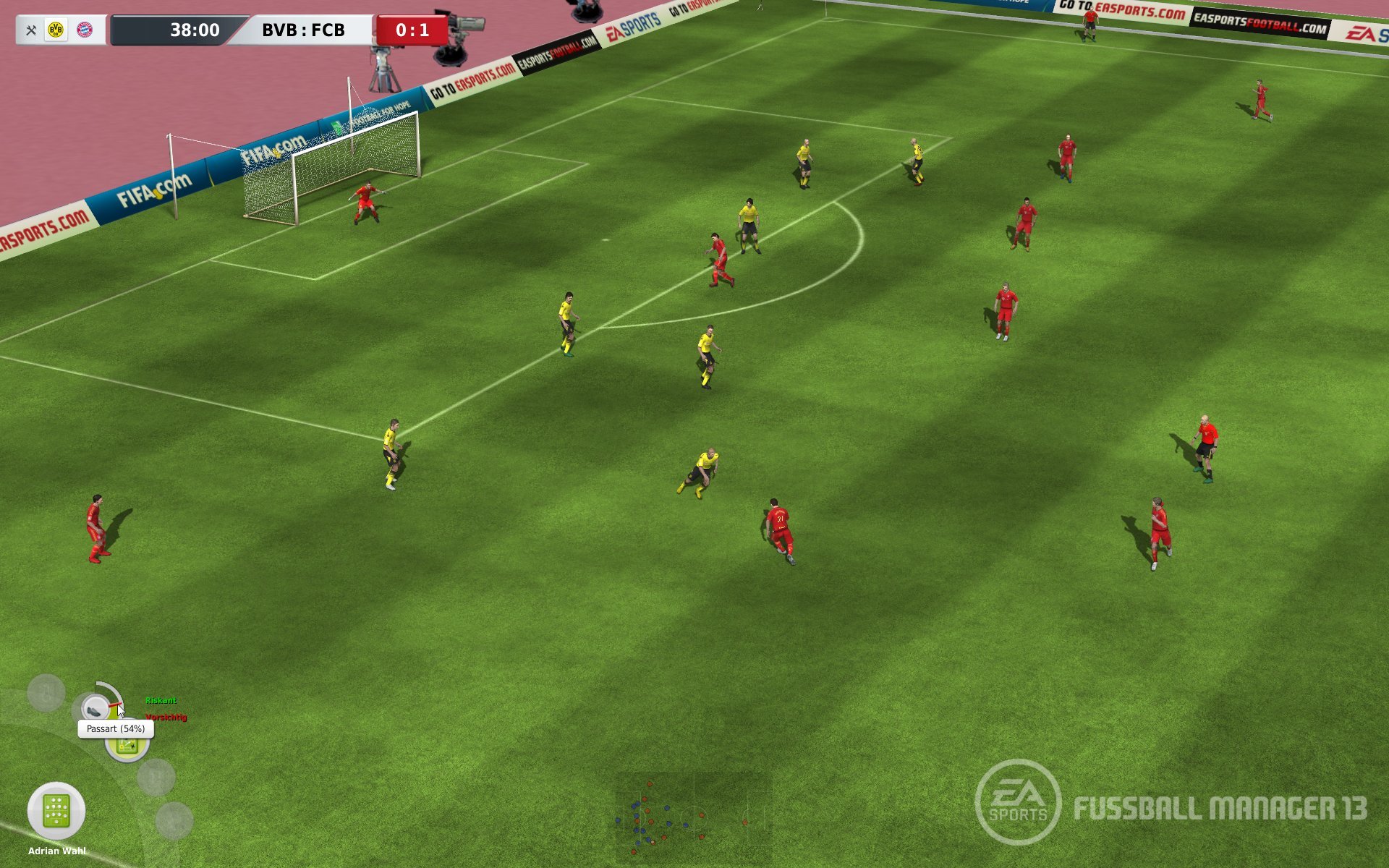Viewport: 1389px width, 868px height.
Task: Open the crossed tools settings icon
Action: point(31,30)
